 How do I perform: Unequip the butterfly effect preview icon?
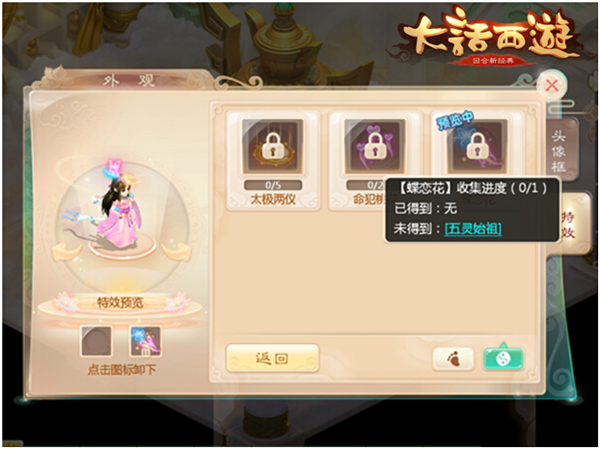(x=146, y=341)
